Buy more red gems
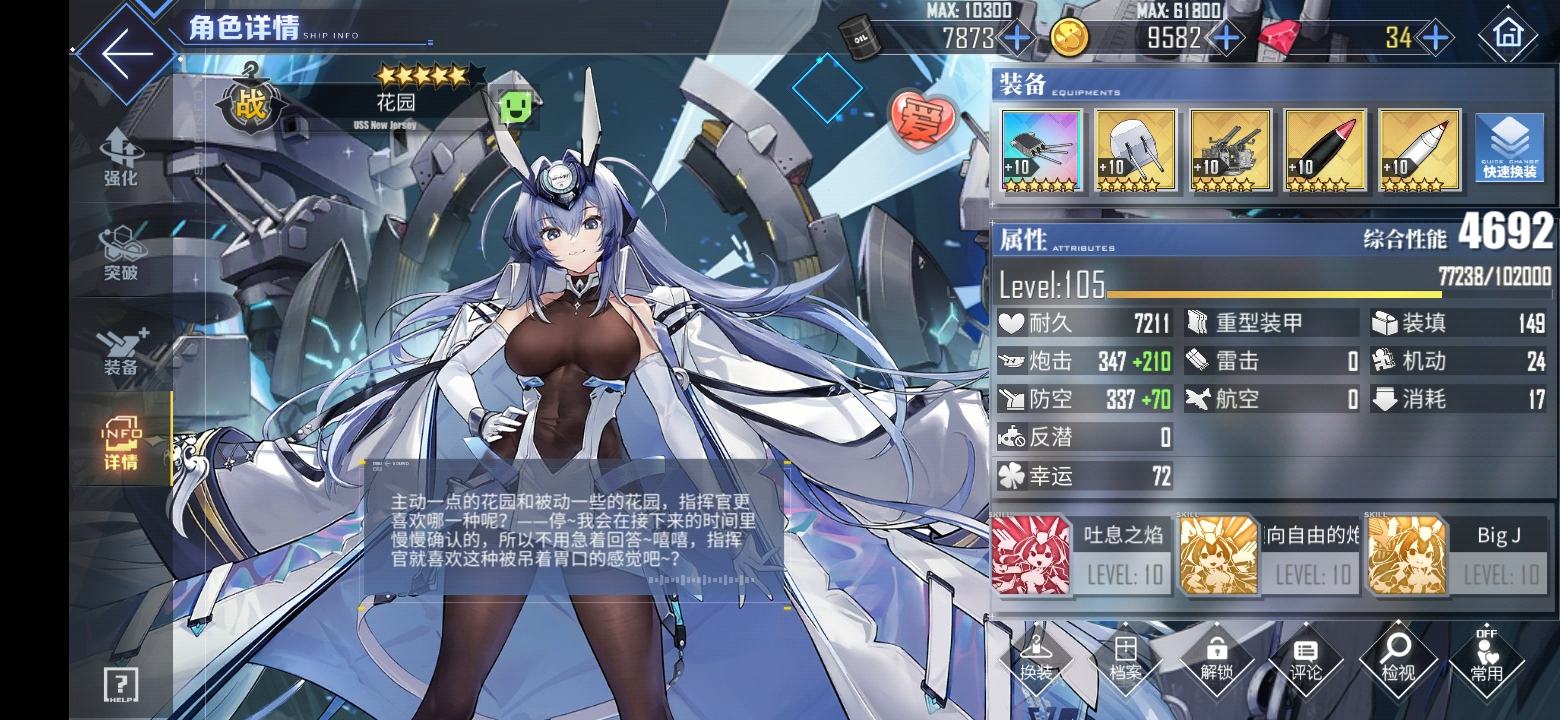This screenshot has height=720, width=1560. (x=1435, y=38)
